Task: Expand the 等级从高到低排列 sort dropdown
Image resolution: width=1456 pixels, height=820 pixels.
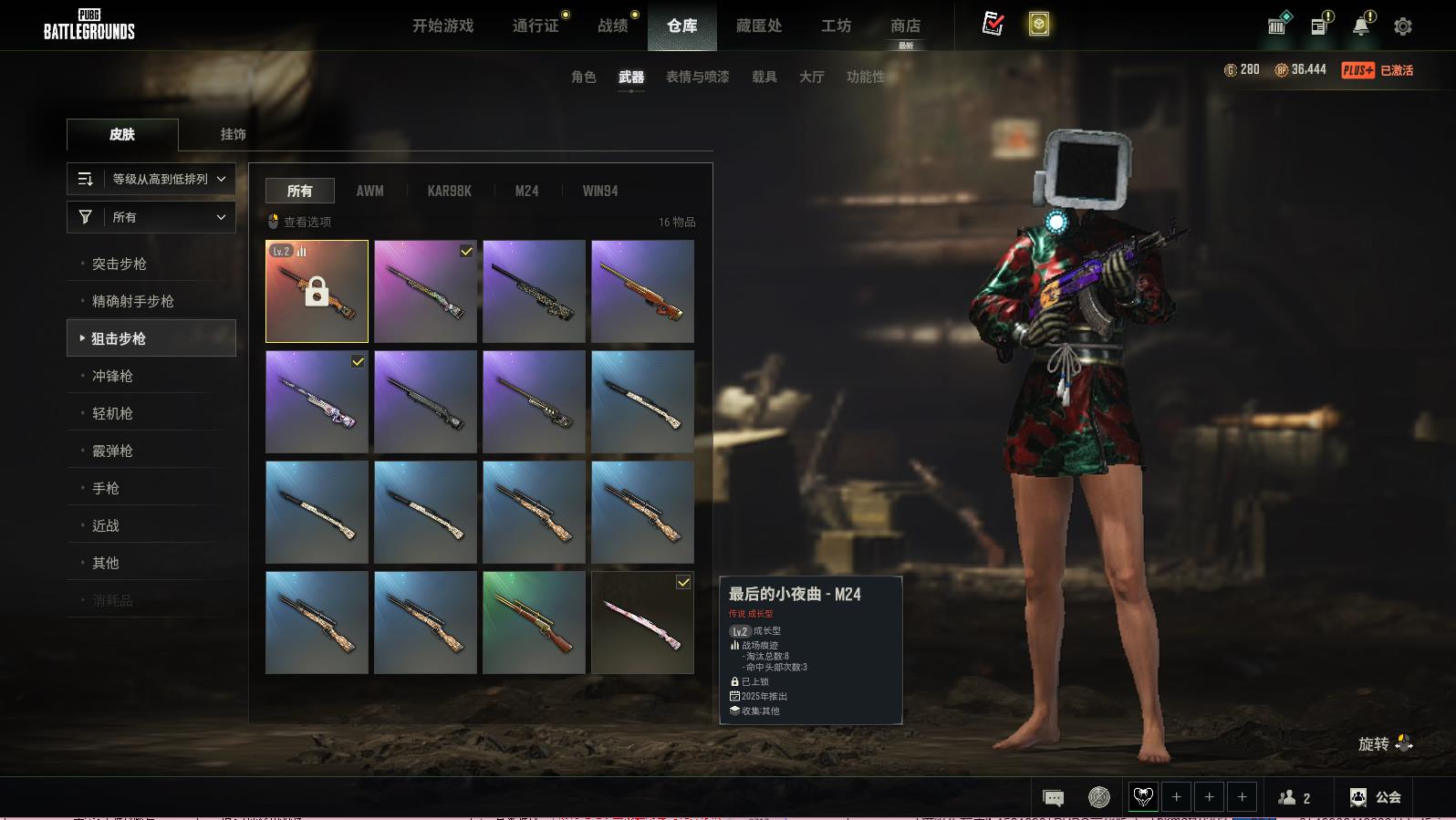Action: [x=151, y=179]
